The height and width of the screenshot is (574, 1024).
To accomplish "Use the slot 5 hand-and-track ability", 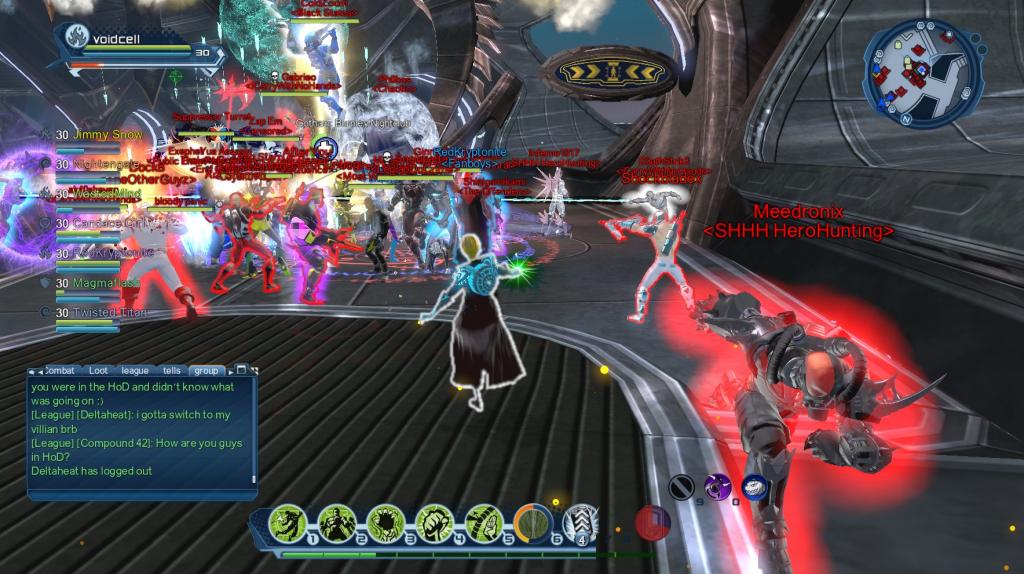I will pos(484,523).
